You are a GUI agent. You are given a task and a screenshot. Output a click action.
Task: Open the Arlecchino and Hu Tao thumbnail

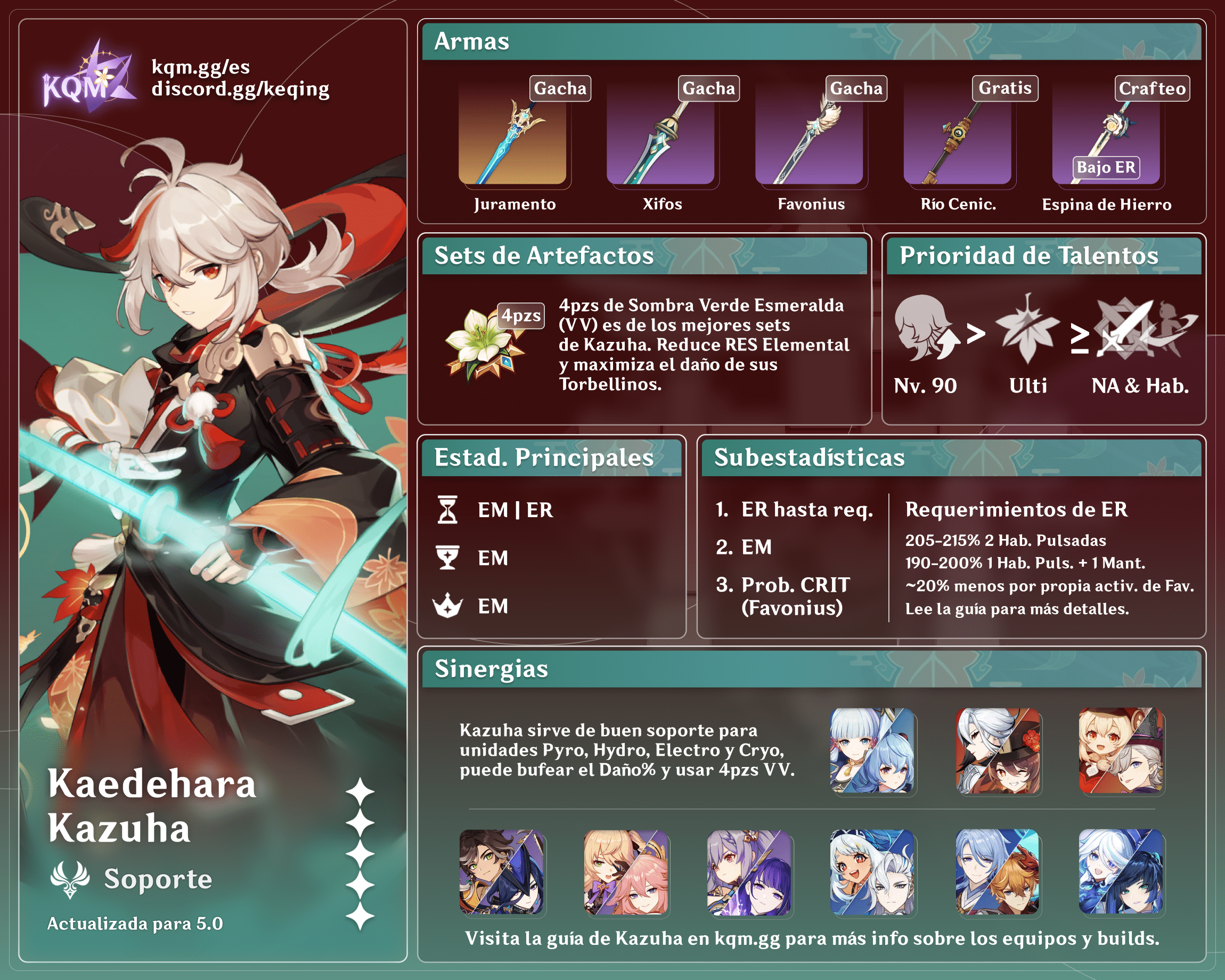coord(998,750)
